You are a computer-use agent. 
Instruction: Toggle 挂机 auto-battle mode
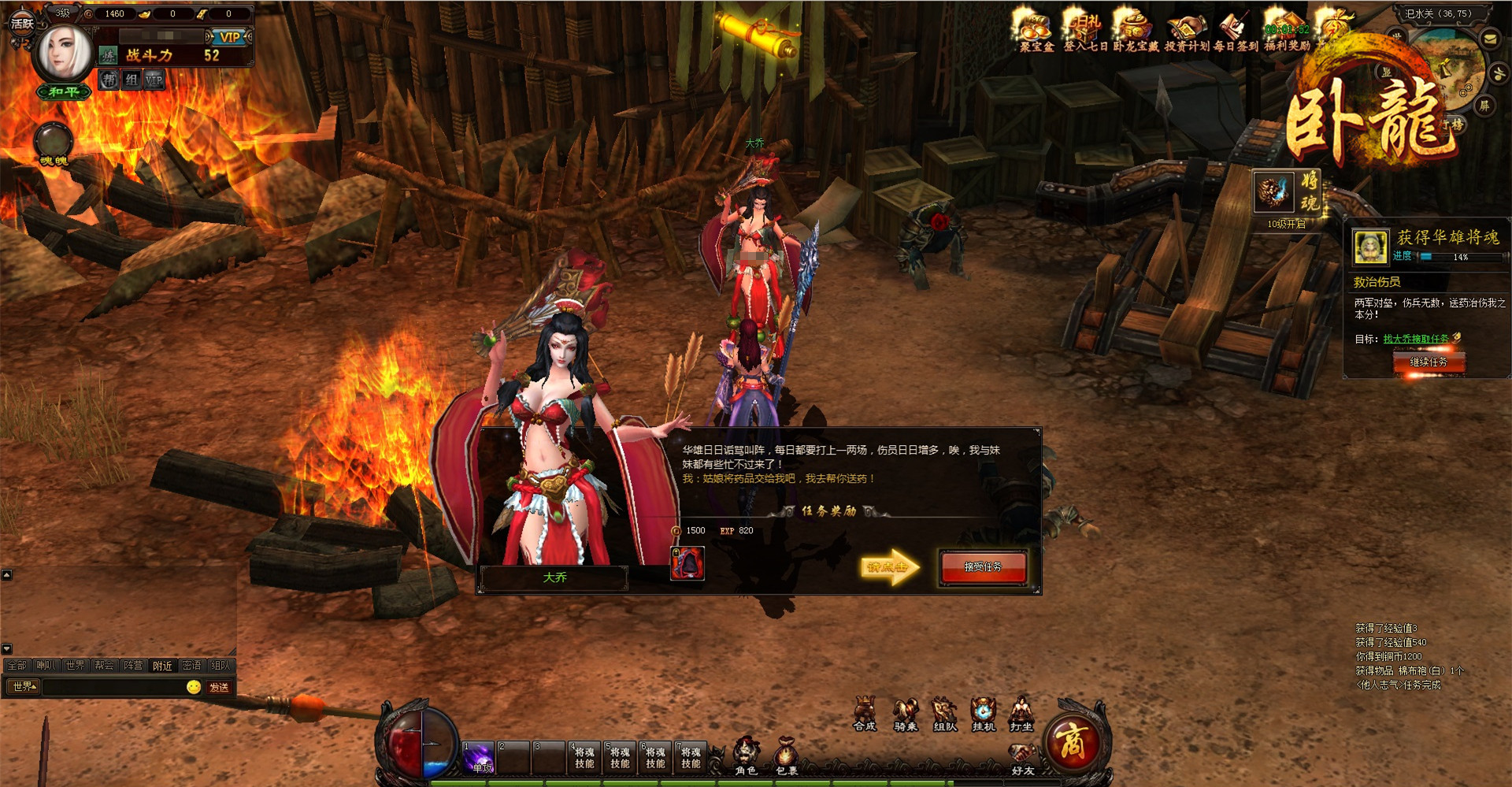984,713
